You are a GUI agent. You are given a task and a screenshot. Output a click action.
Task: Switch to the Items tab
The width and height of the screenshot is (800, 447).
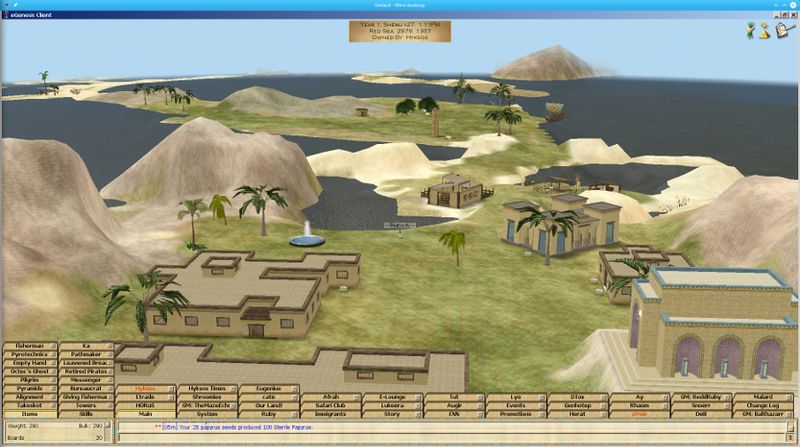[x=29, y=413]
